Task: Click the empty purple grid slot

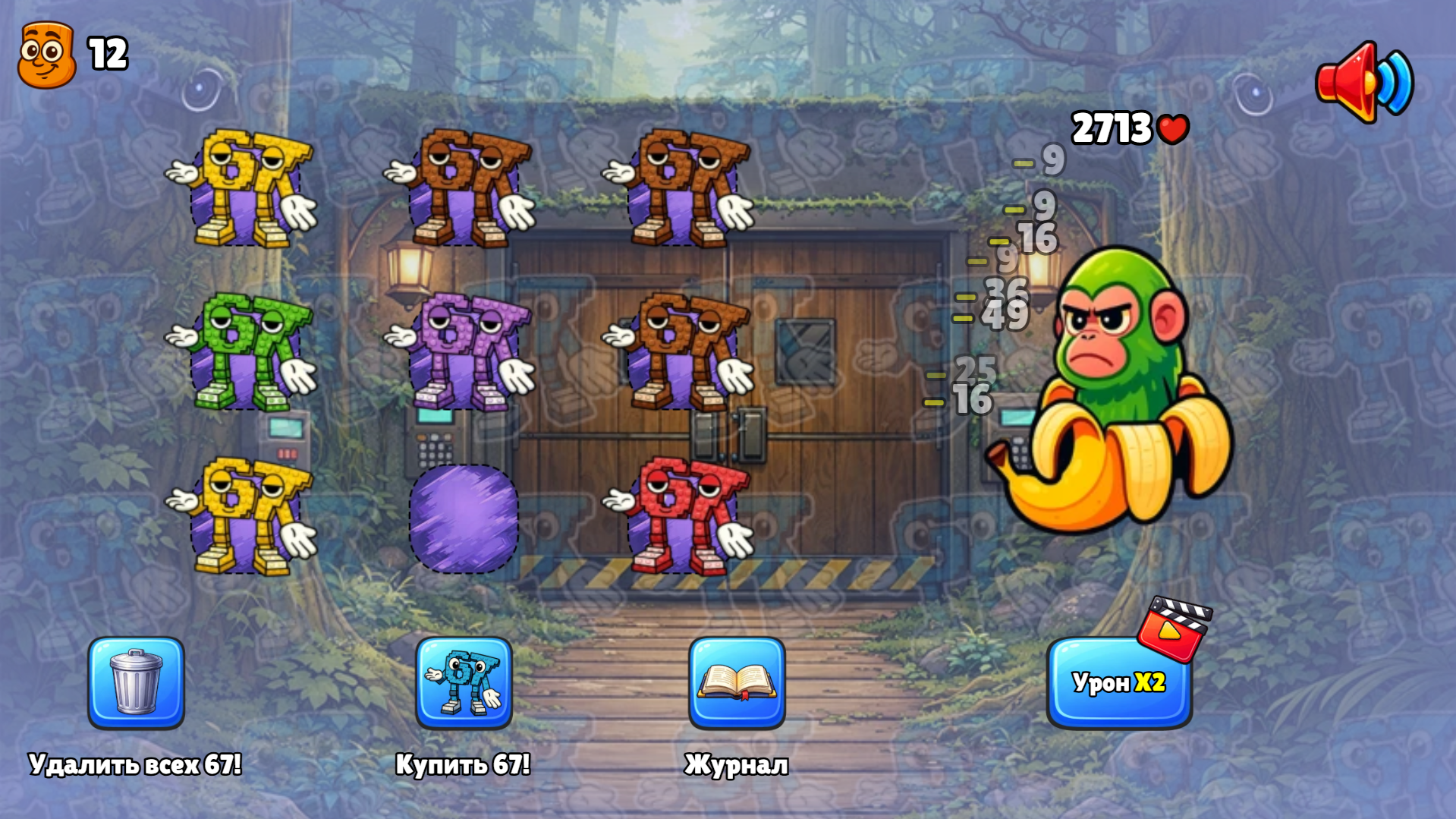Action: click(463, 520)
